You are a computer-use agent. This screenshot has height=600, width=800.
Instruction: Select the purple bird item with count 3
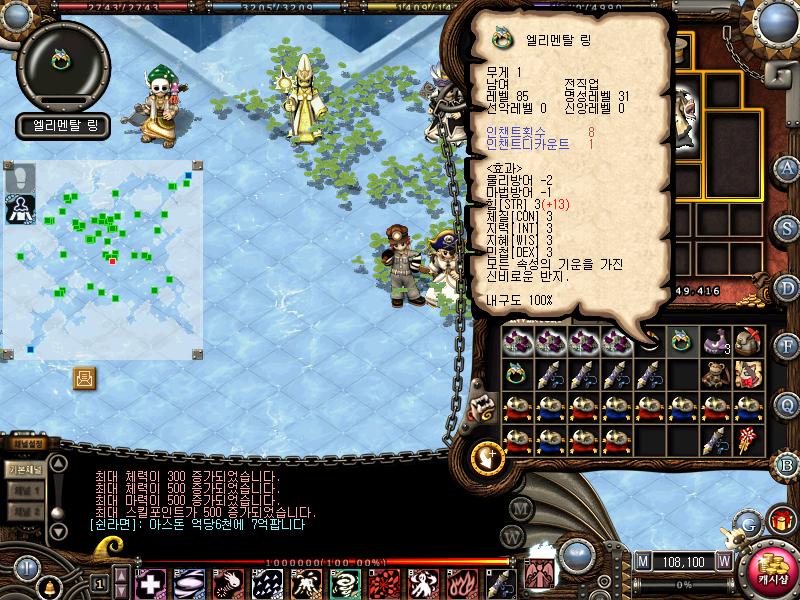[714, 341]
